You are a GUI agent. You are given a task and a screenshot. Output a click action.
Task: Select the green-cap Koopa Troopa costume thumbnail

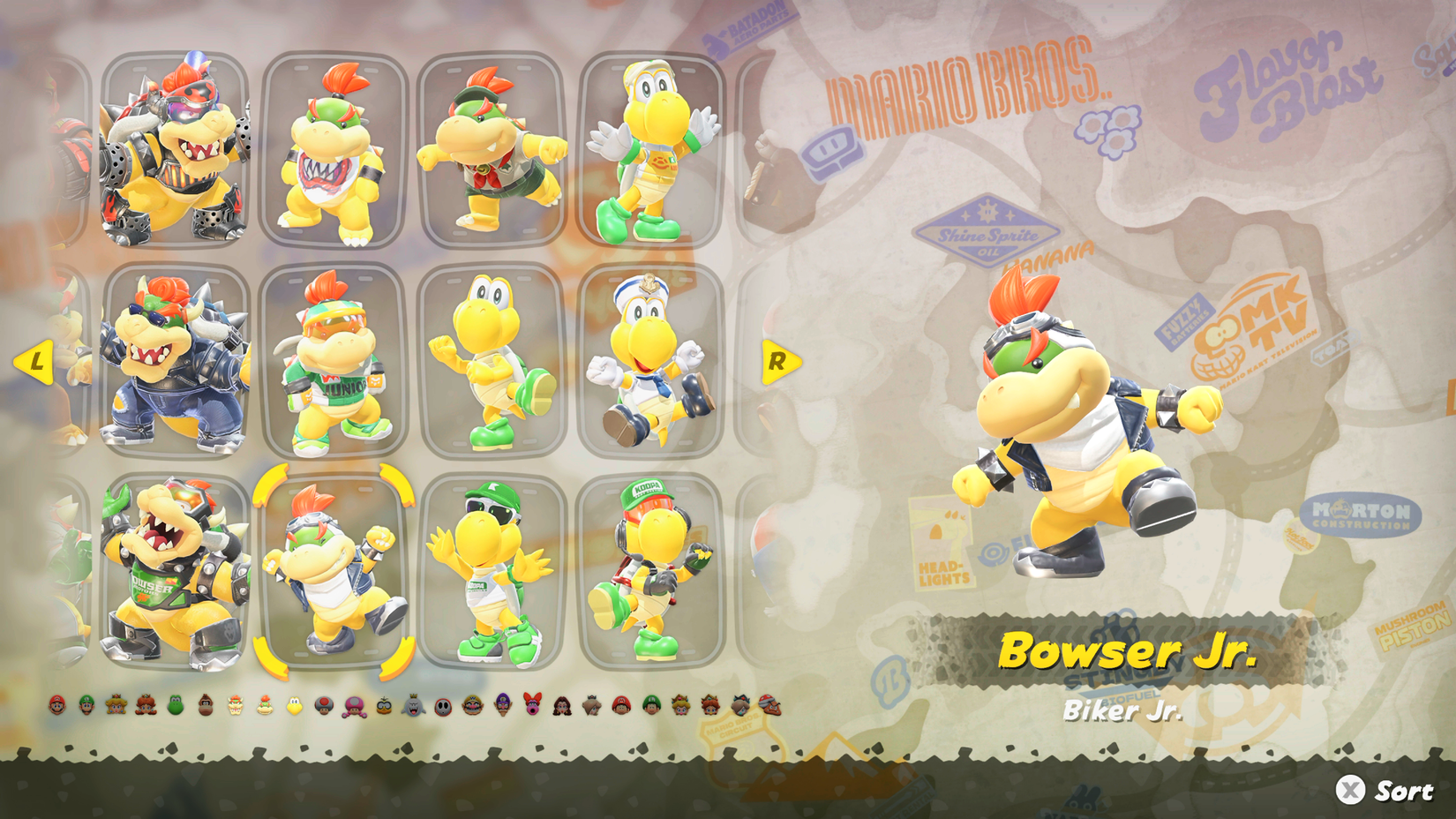click(490, 574)
